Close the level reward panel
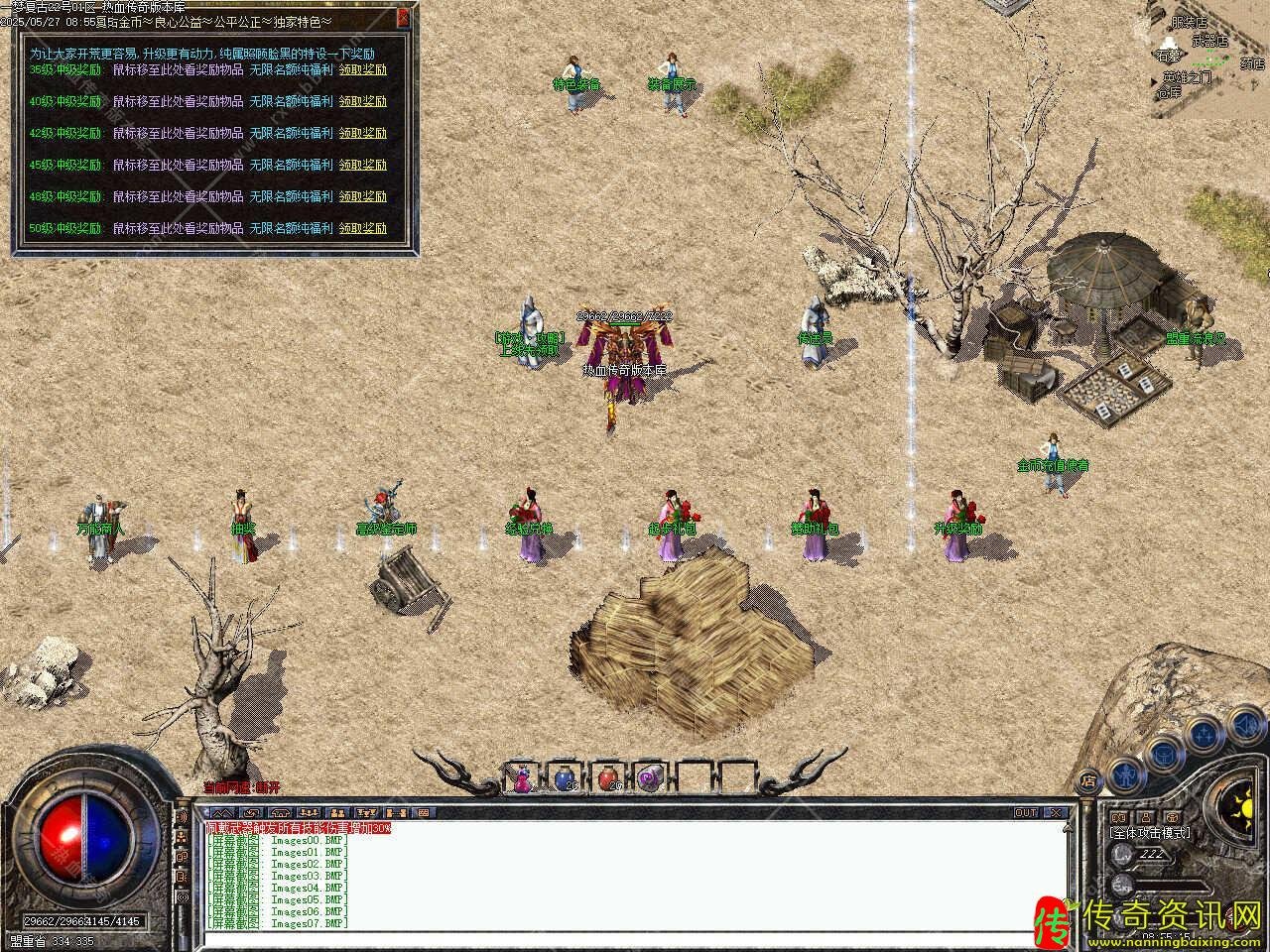This screenshot has height=952, width=1270. (403, 17)
